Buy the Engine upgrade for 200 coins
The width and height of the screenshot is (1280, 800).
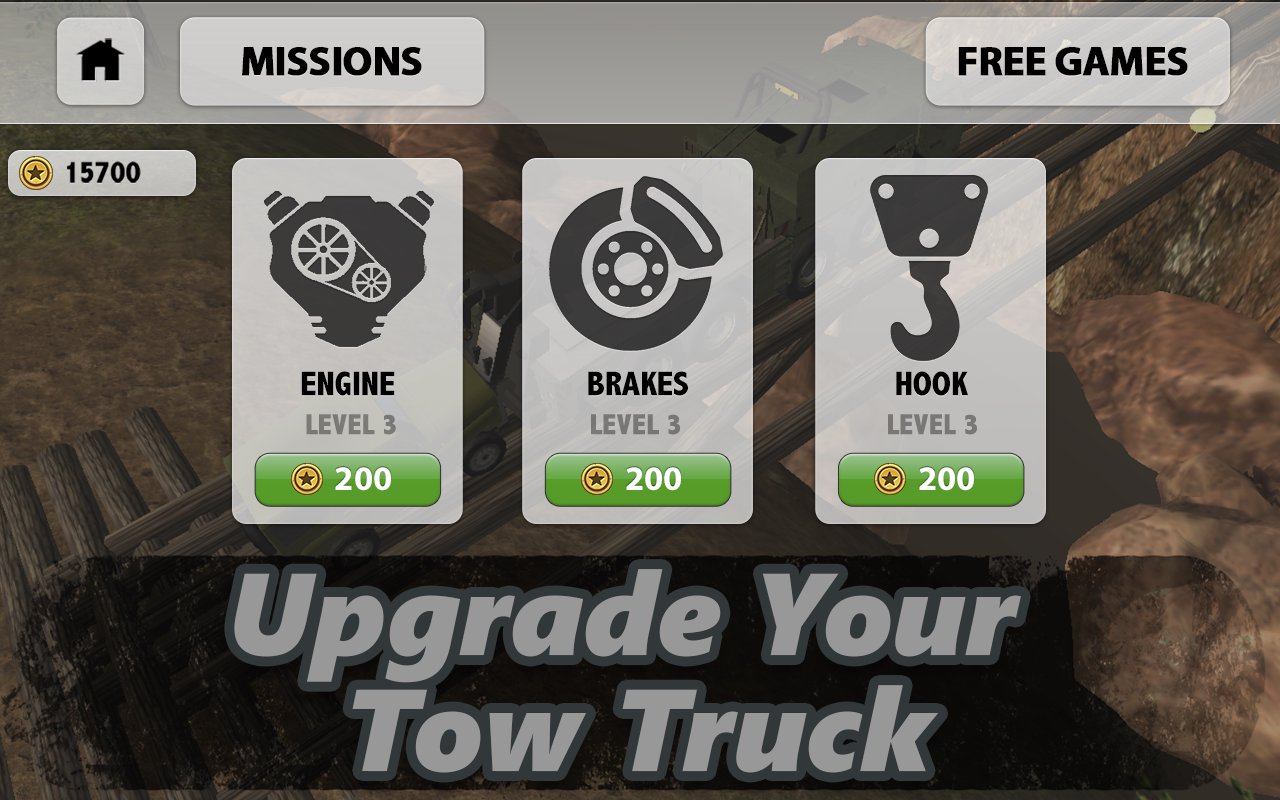pyautogui.click(x=348, y=479)
